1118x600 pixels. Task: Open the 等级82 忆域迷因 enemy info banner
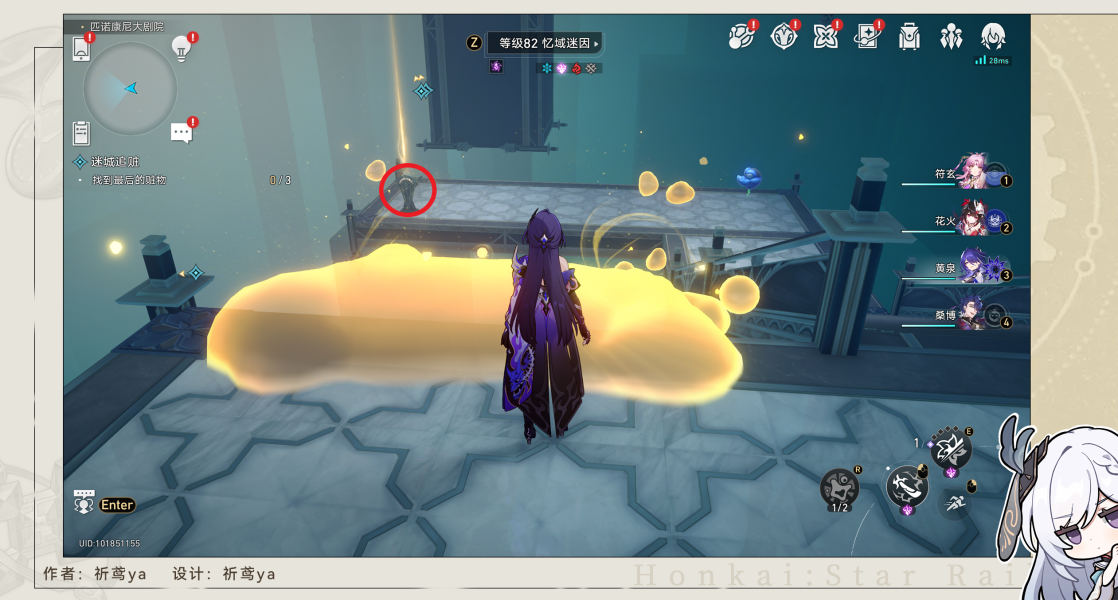coord(544,43)
